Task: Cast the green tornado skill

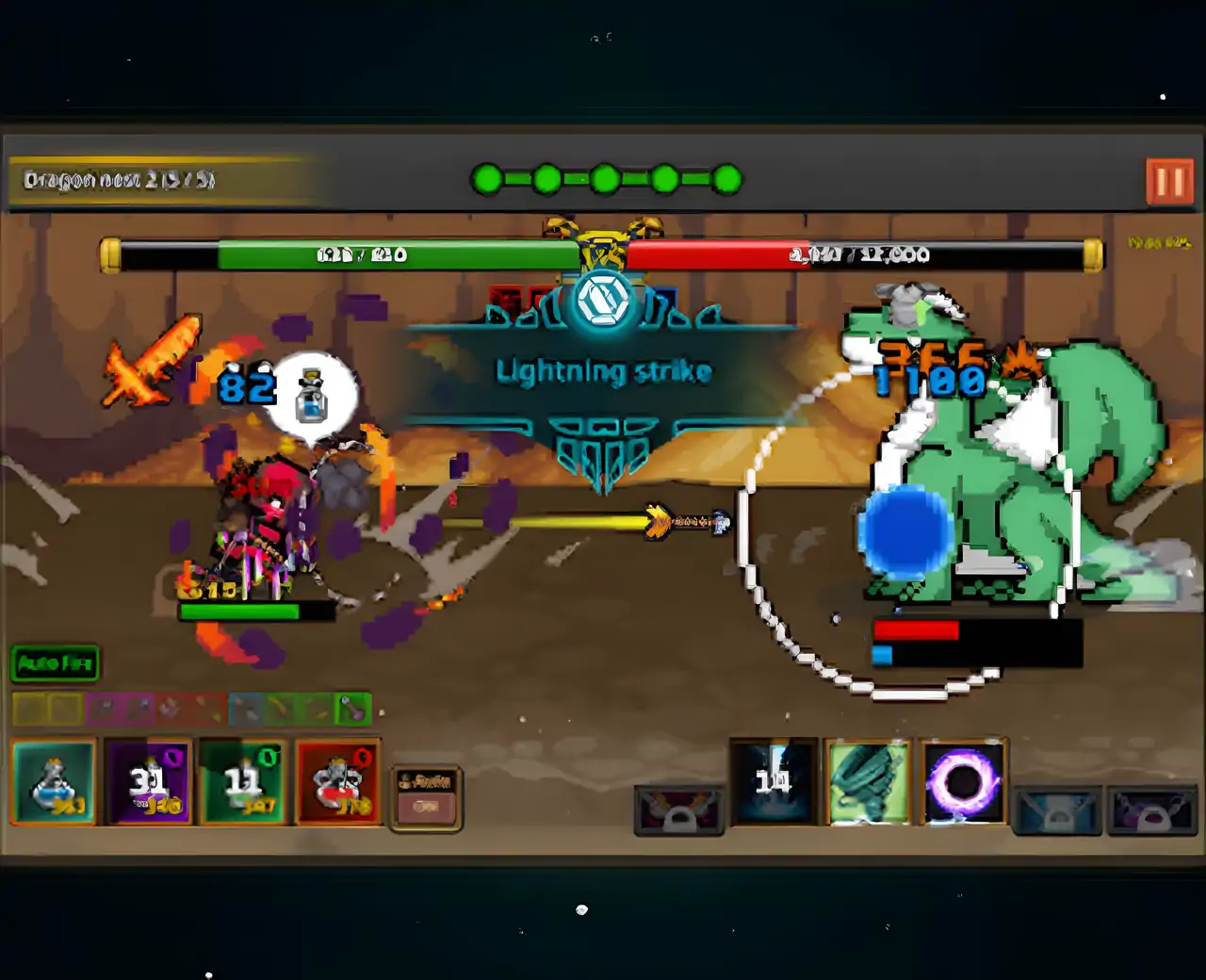Action: coord(868,781)
